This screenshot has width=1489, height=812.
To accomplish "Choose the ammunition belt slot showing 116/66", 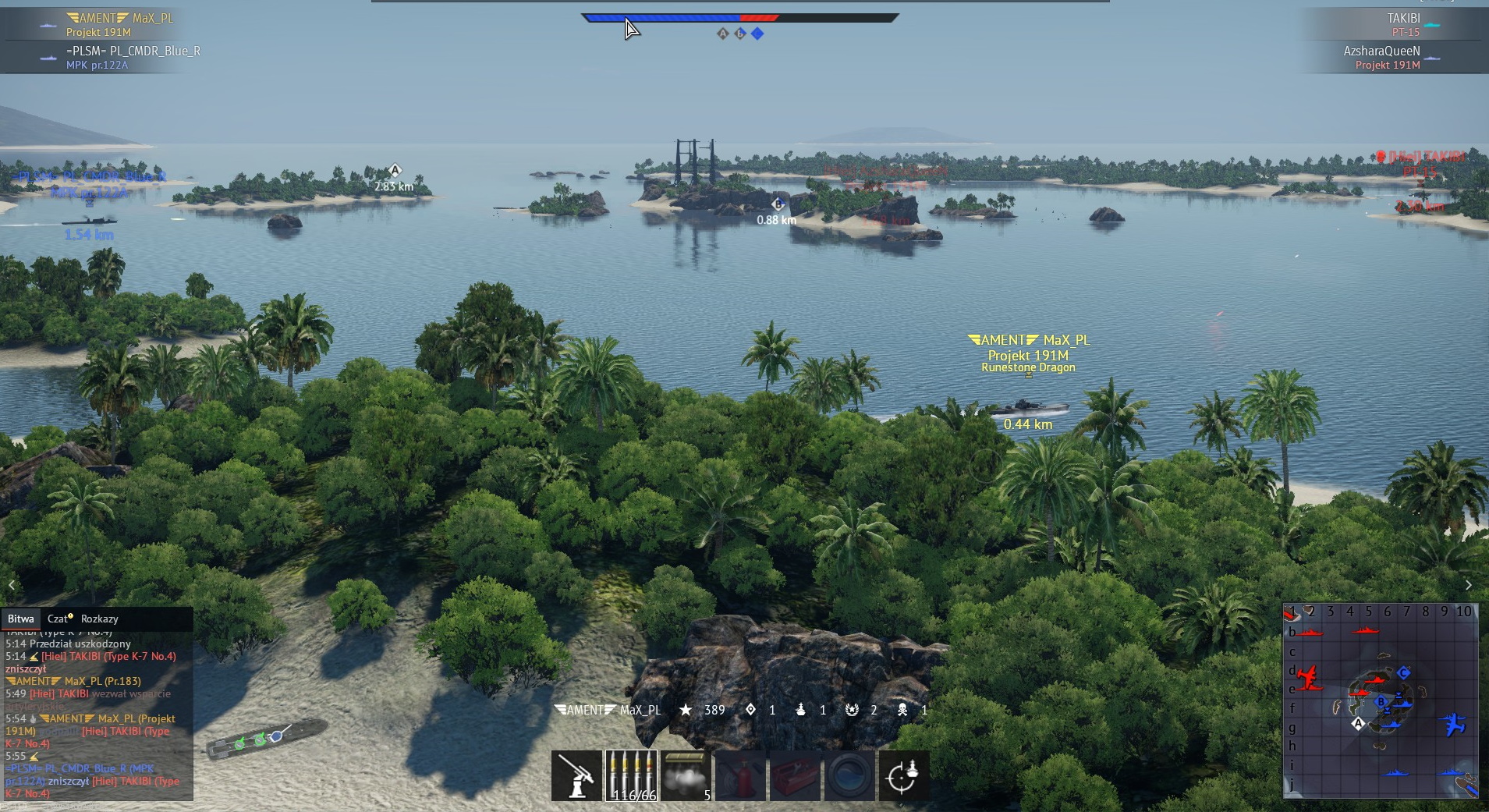I will [x=632, y=776].
